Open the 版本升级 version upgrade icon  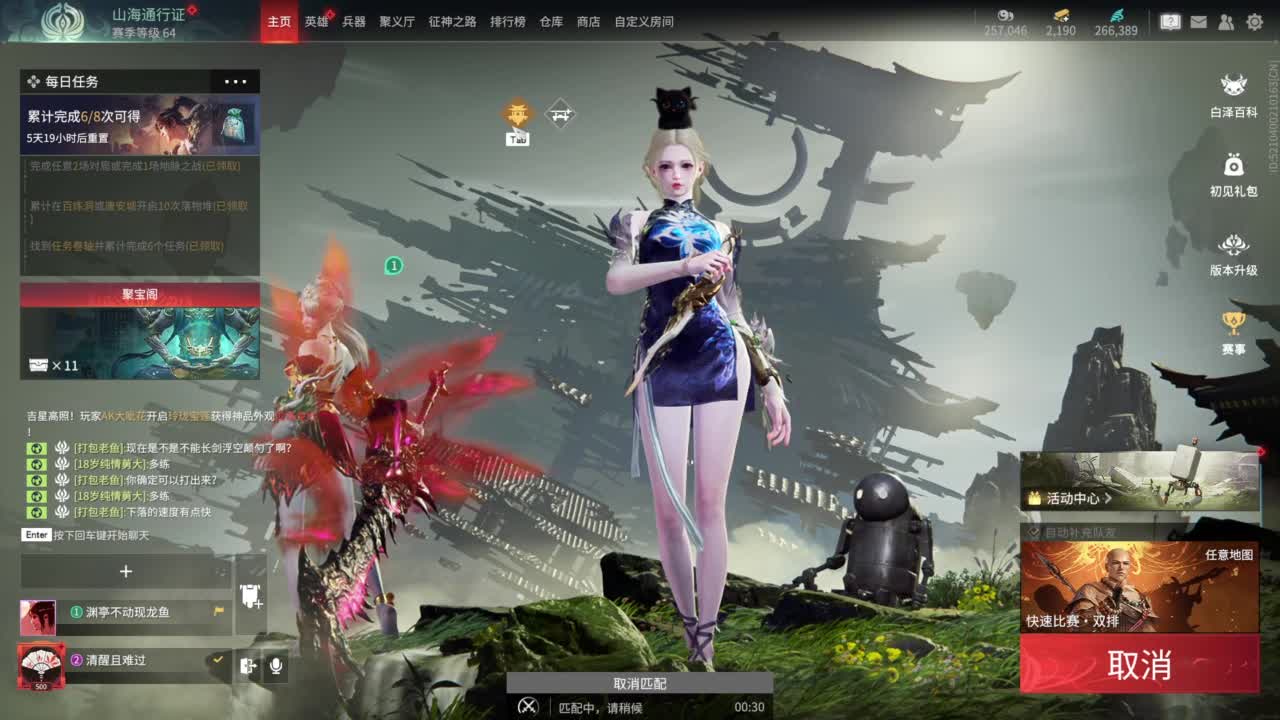pos(1234,253)
